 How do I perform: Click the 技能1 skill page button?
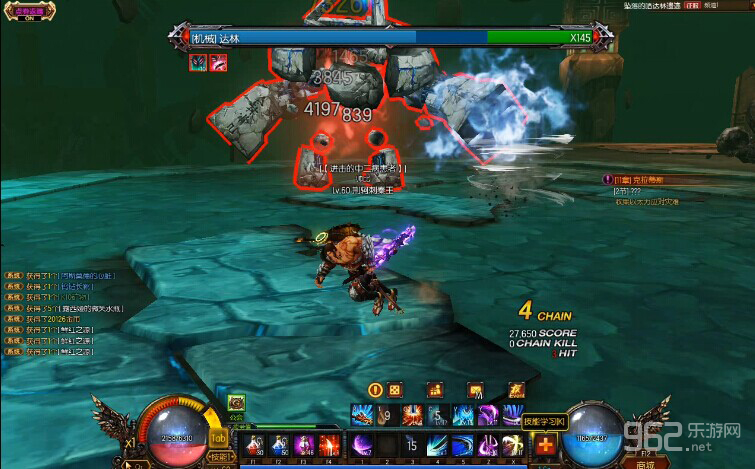click(220, 457)
